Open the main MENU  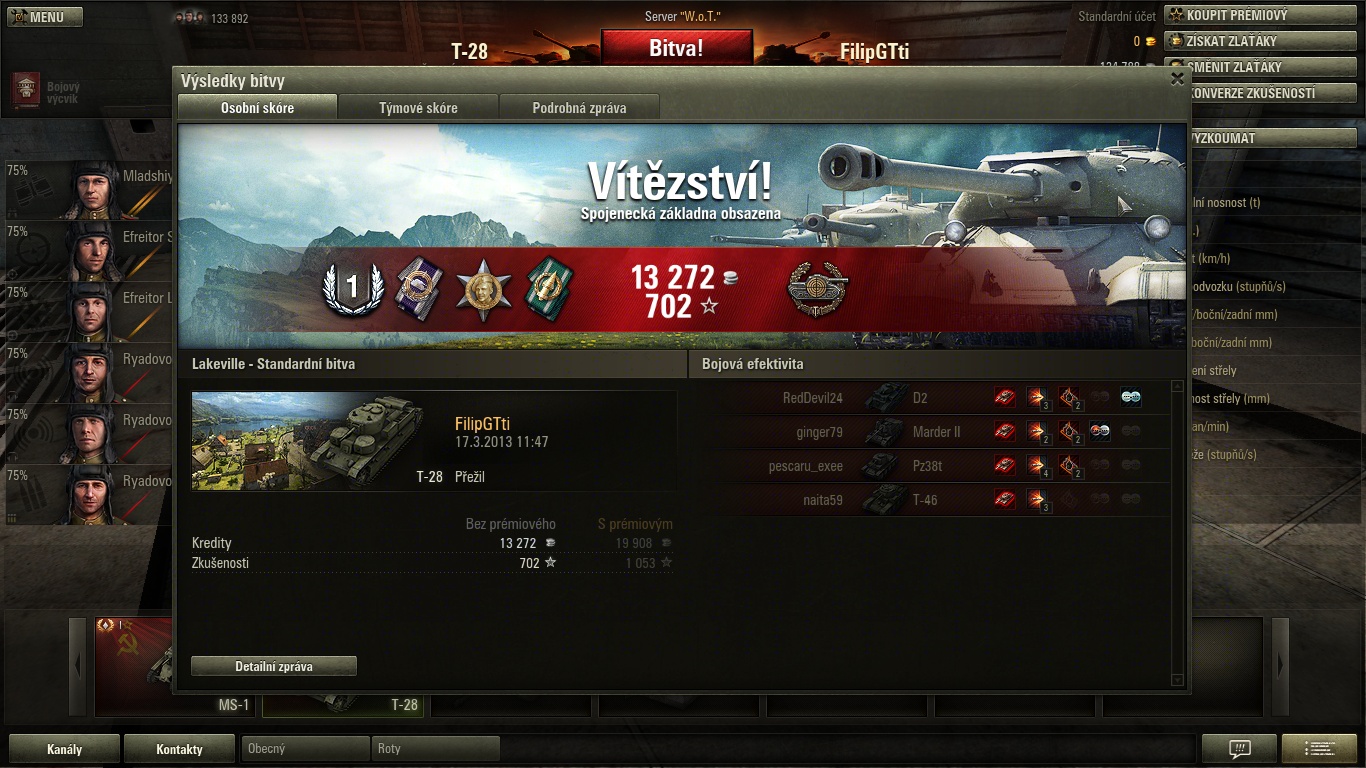coord(45,17)
